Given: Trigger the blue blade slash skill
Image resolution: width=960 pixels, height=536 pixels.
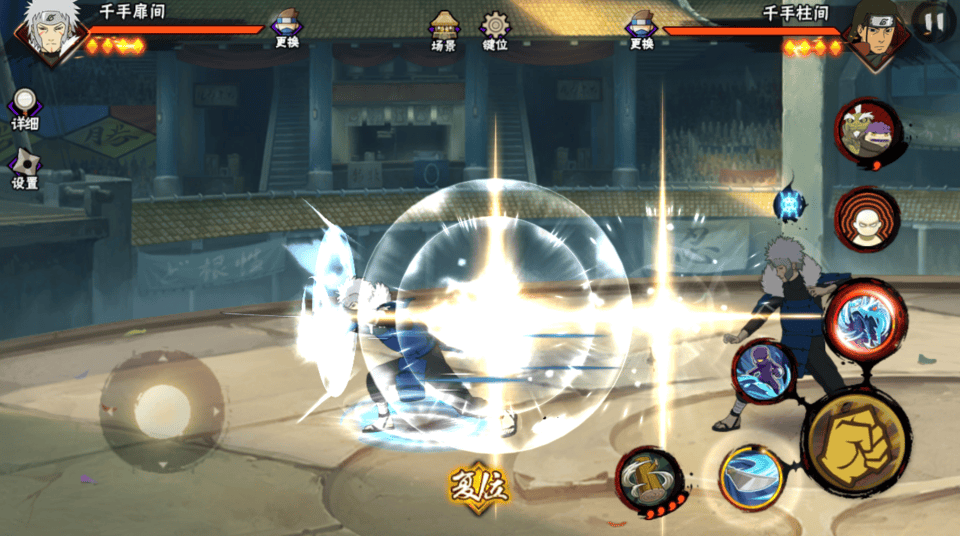Looking at the screenshot, I should [752, 477].
